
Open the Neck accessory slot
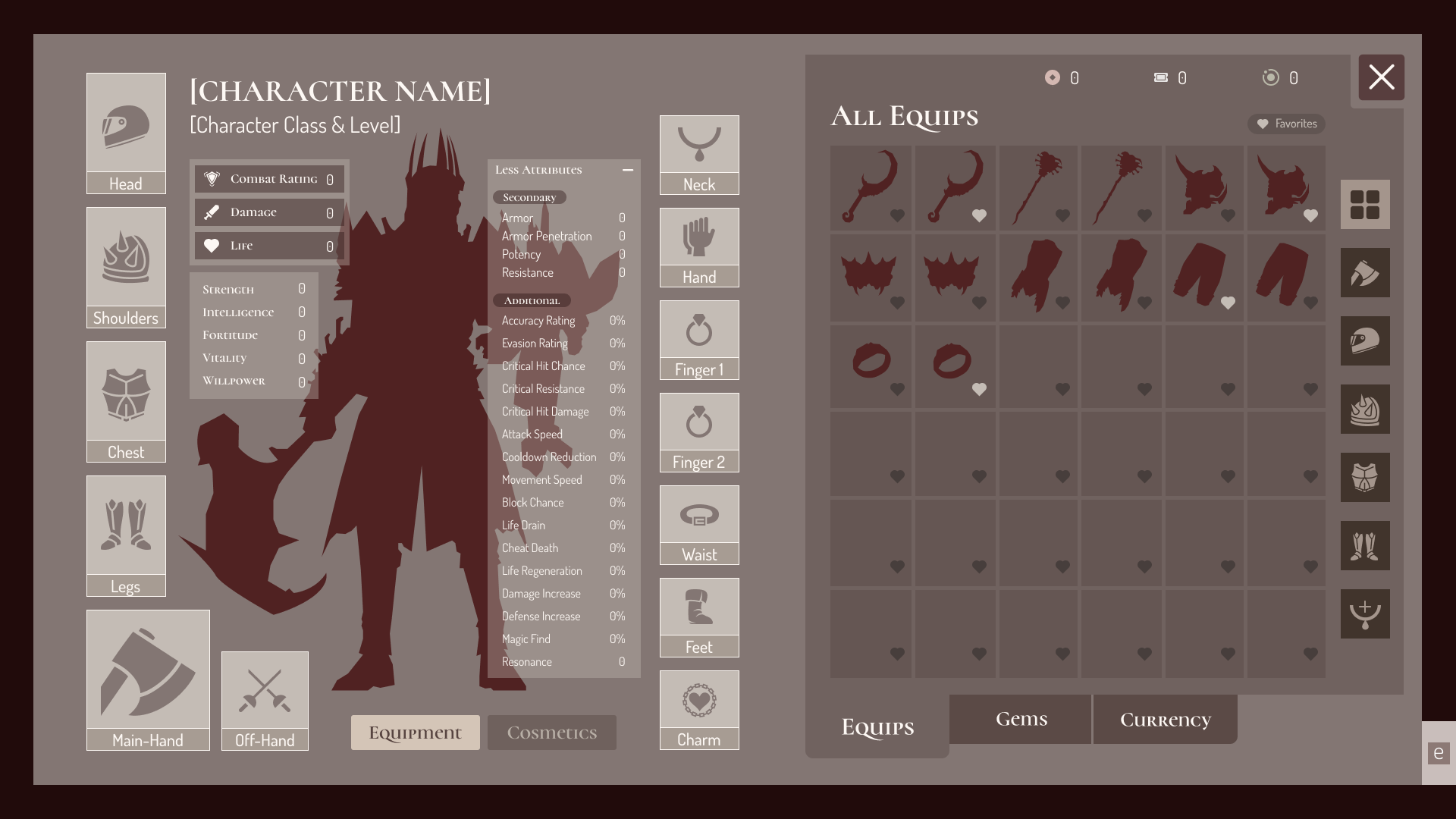coord(699,155)
